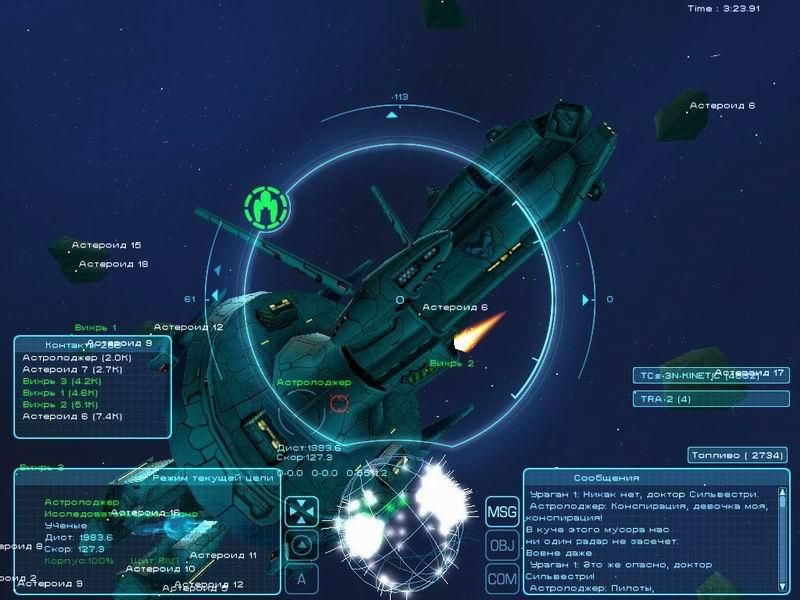Open the MSG messages panel
The width and height of the screenshot is (800, 600).
click(501, 512)
